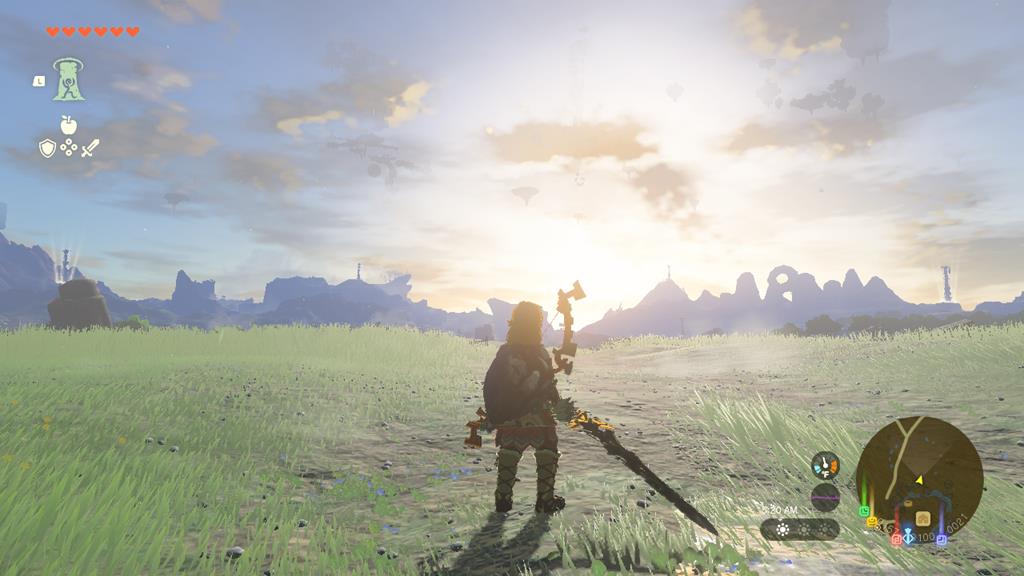Click the house icon on the minimap
1024x576 pixels.
(922, 518)
